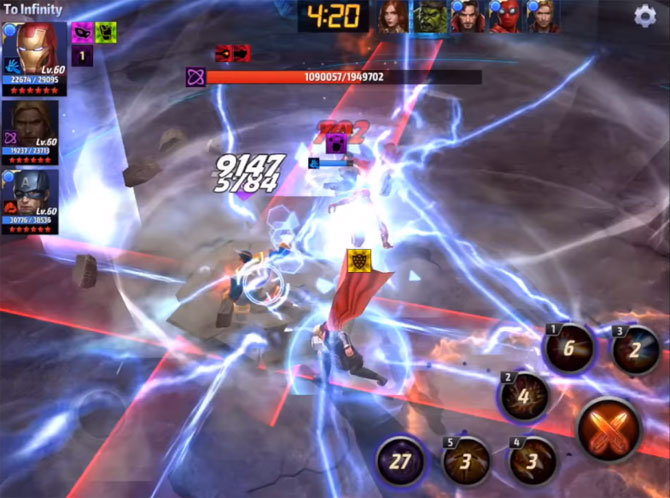Activate skill slot 4 on the bottom row
This screenshot has width=670, height=498.
[x=532, y=461]
